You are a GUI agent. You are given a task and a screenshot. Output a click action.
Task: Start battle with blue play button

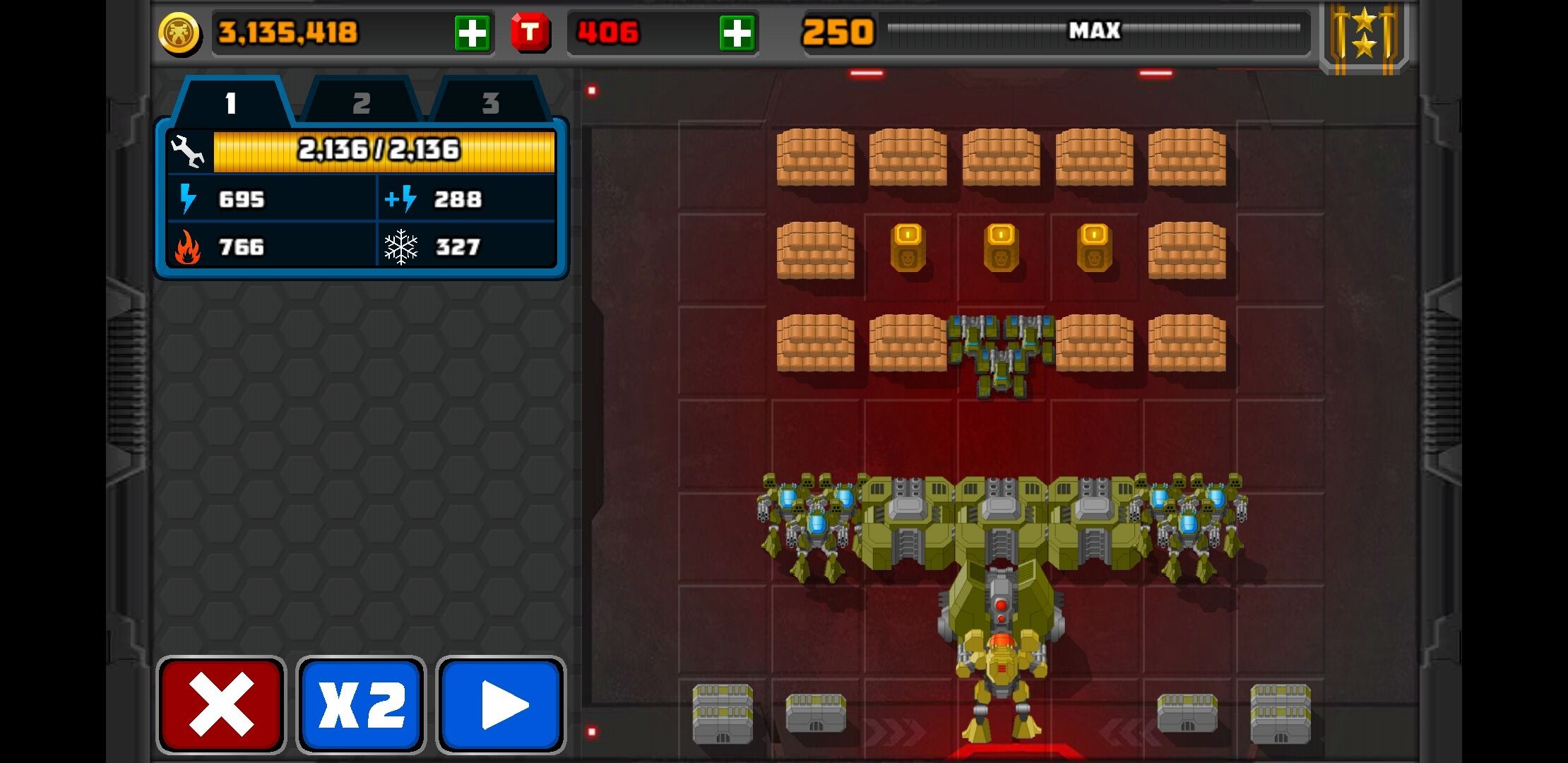[x=501, y=704]
